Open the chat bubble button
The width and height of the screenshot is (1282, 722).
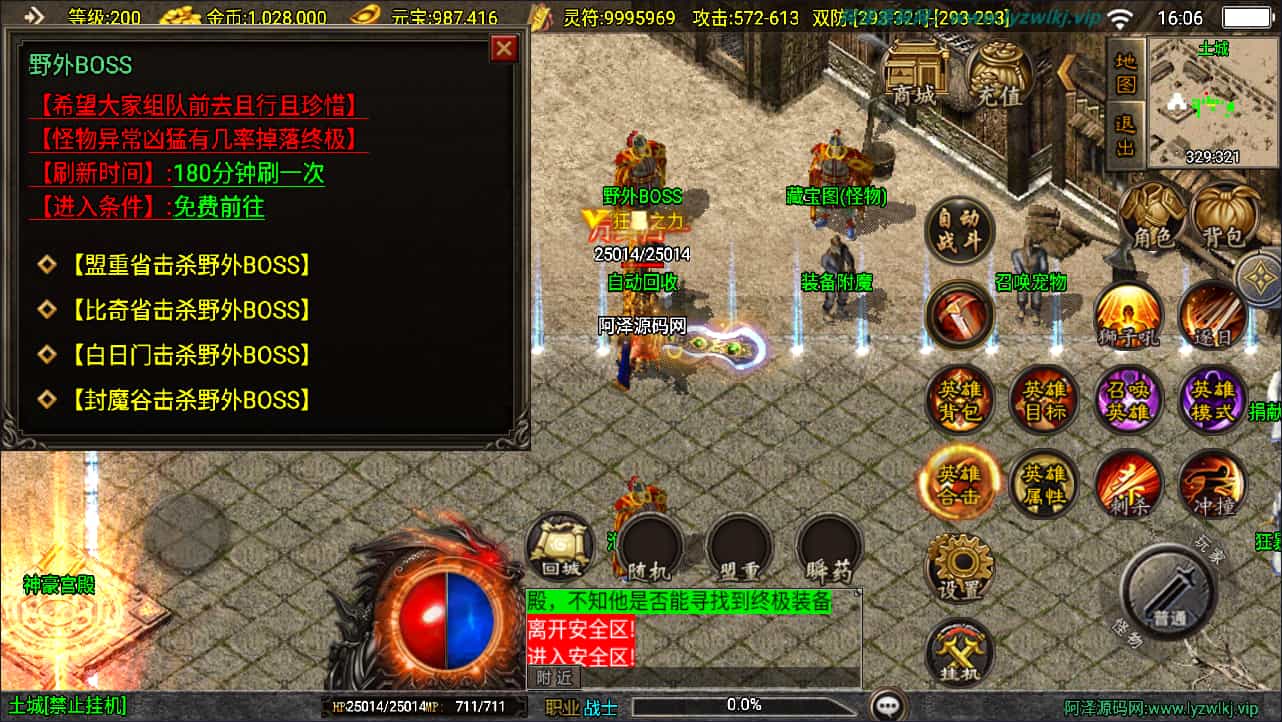887,706
